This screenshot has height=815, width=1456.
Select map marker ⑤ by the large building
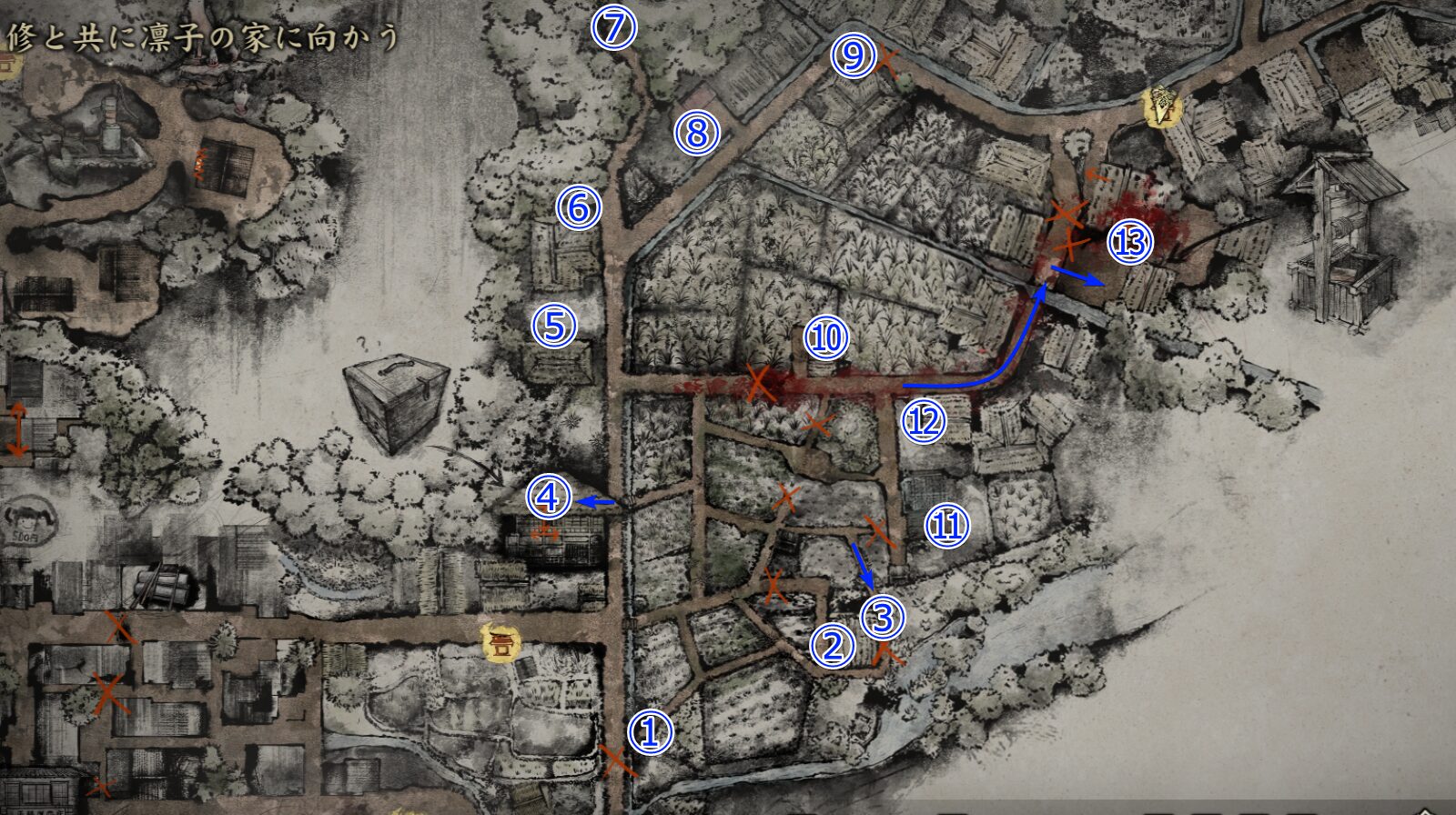pyautogui.click(x=555, y=326)
